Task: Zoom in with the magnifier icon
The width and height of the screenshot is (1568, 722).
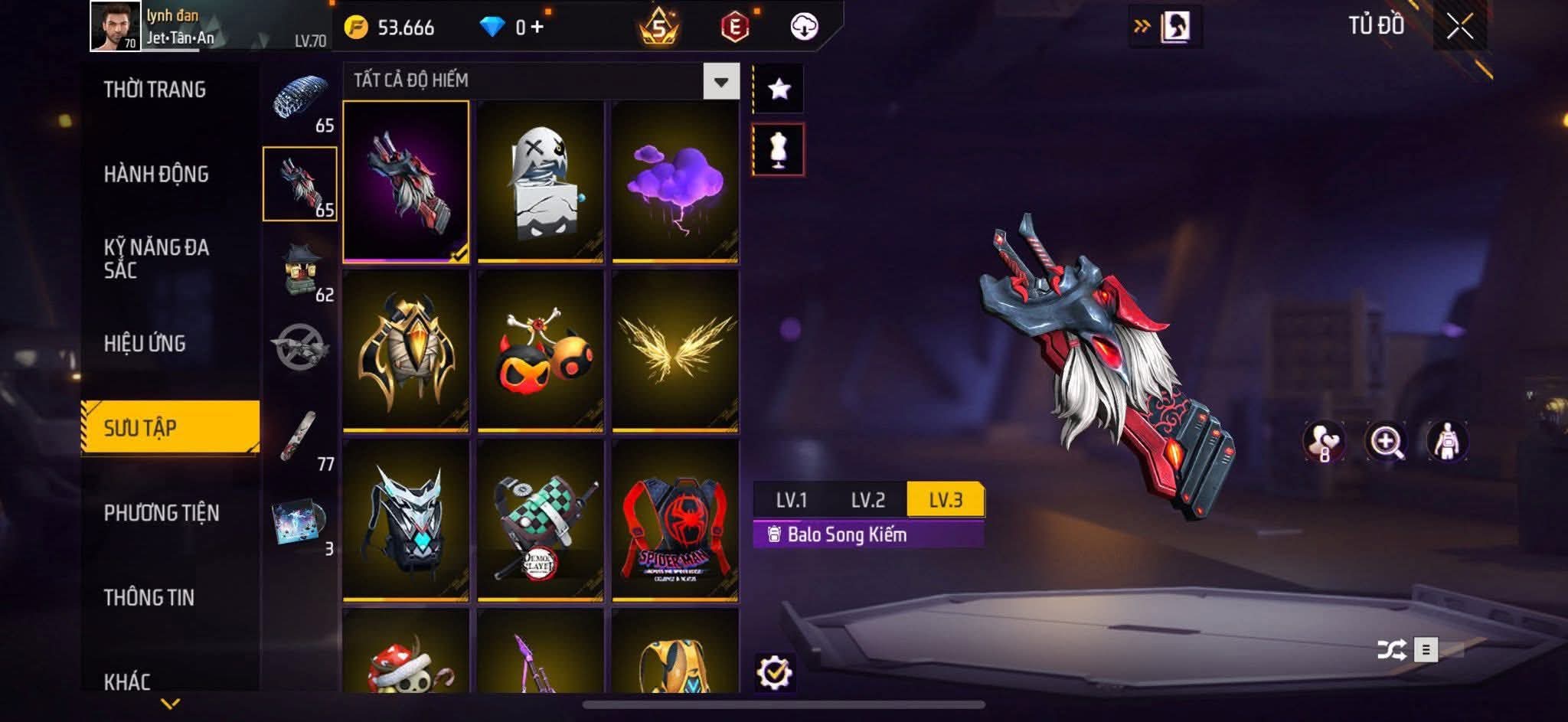Action: (1386, 442)
